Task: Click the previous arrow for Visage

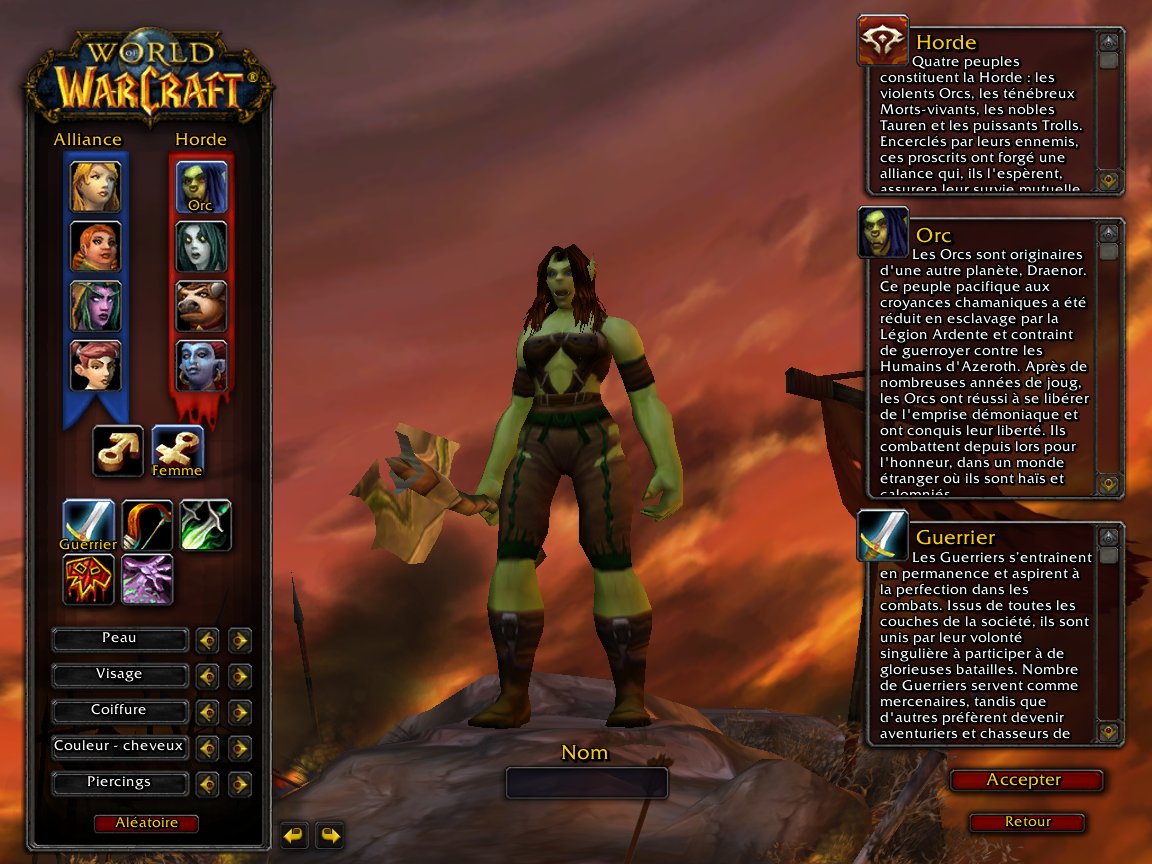Action: click(x=207, y=676)
